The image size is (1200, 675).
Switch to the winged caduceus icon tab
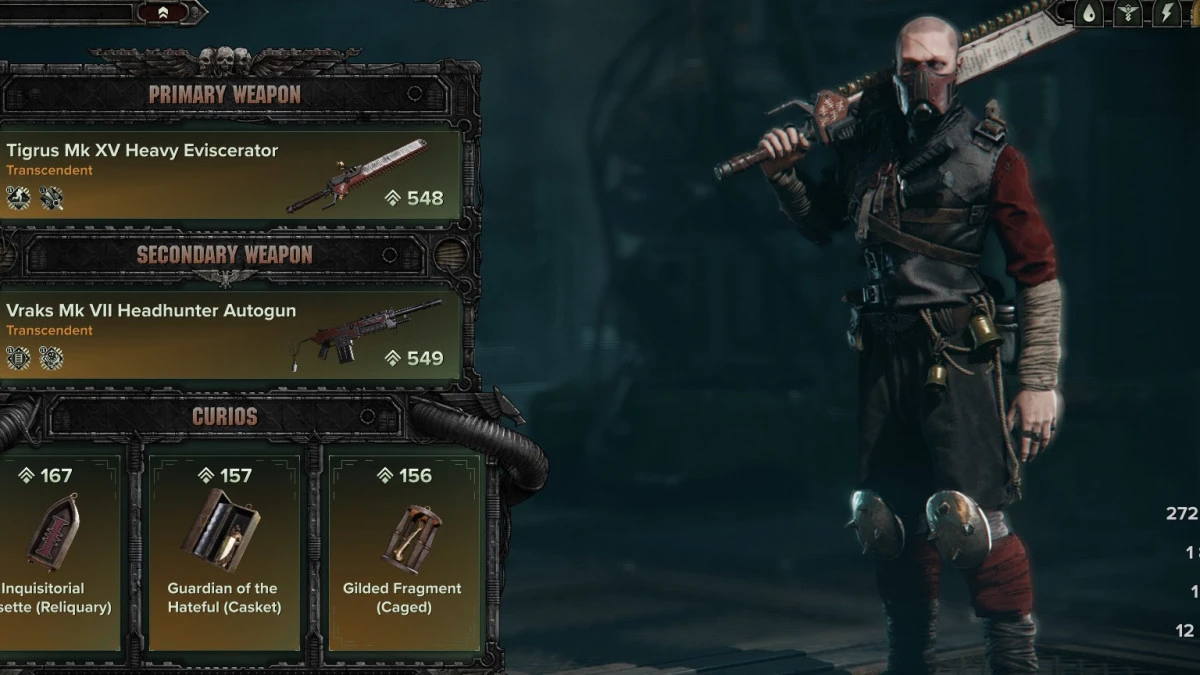point(1130,13)
